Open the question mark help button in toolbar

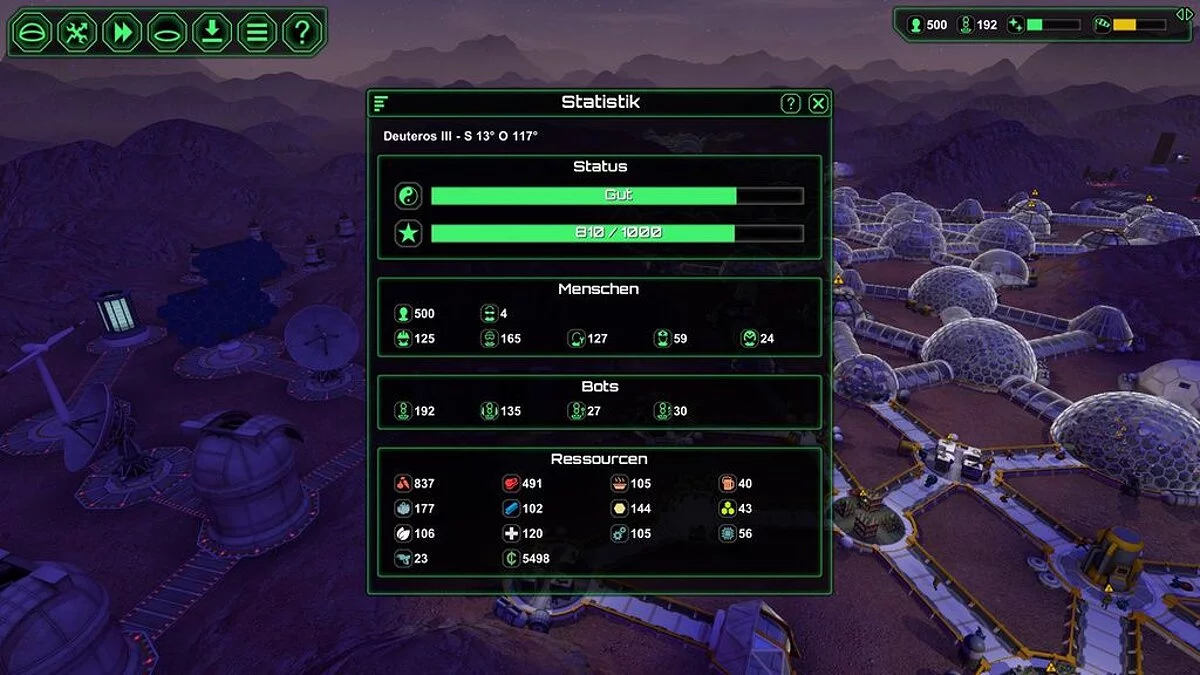click(x=301, y=33)
